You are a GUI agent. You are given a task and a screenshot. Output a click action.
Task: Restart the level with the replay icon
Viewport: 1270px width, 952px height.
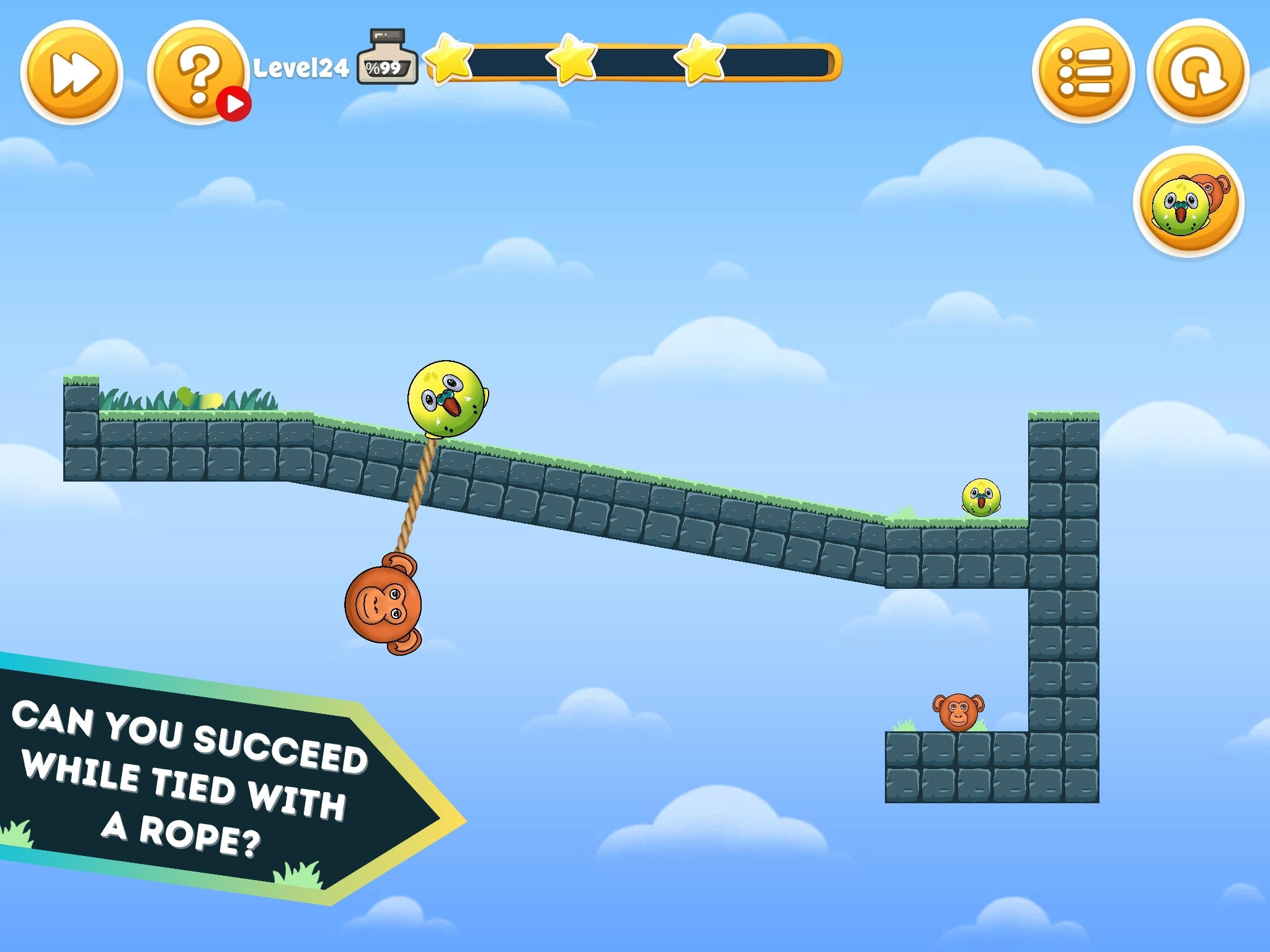click(x=1196, y=71)
